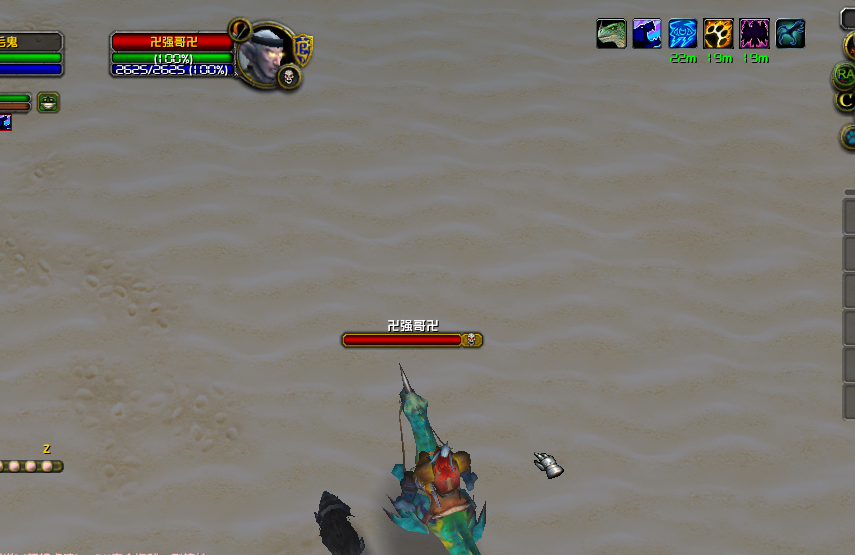
Task: Select the golden paw print buff icon
Action: (x=718, y=34)
